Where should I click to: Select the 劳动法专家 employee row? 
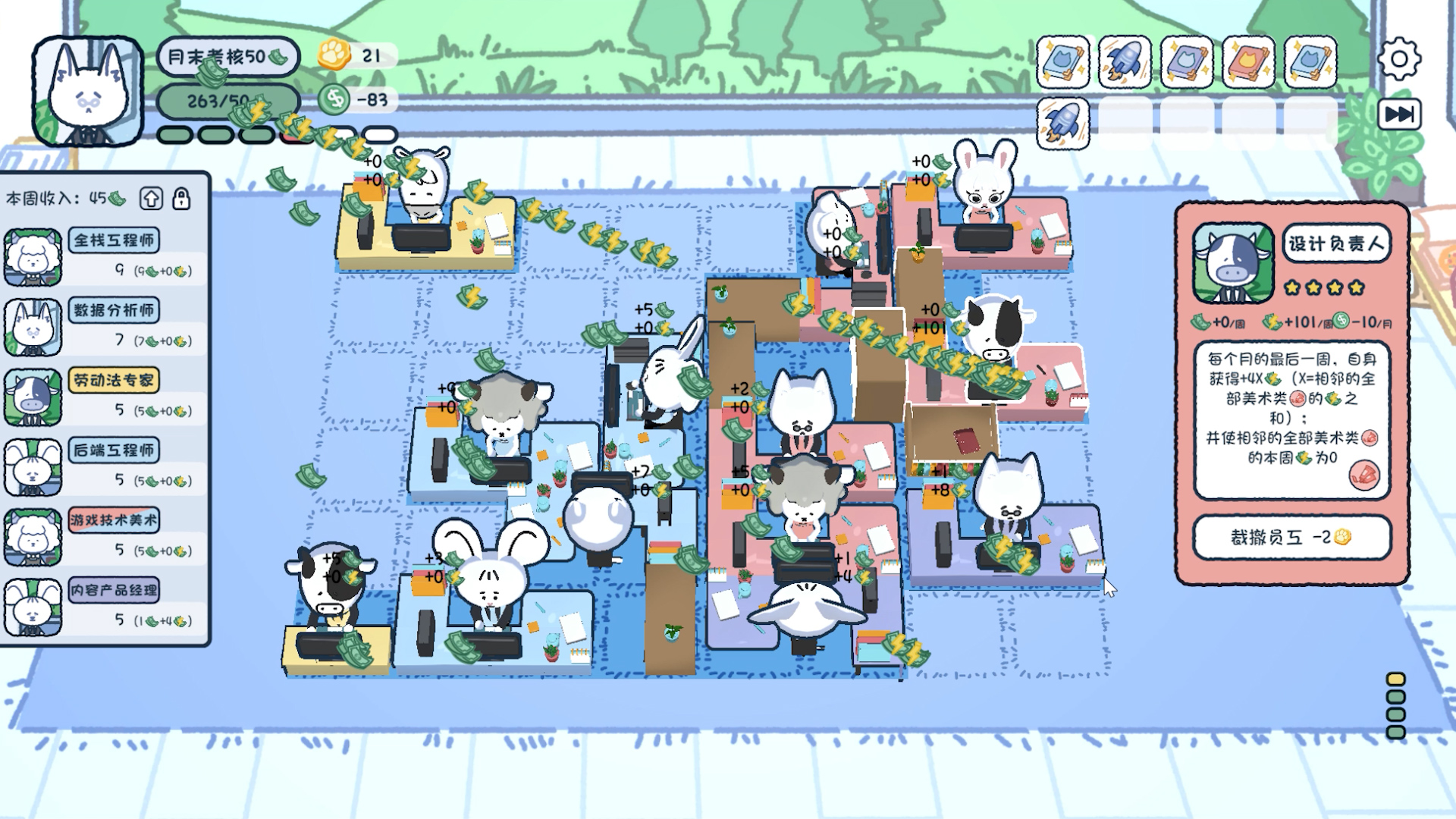tap(105, 396)
